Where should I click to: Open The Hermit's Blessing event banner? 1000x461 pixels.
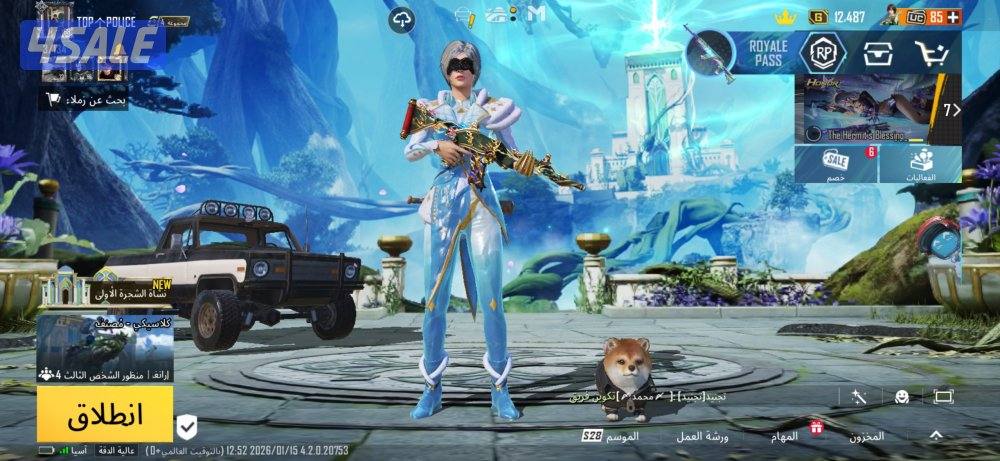(x=866, y=109)
